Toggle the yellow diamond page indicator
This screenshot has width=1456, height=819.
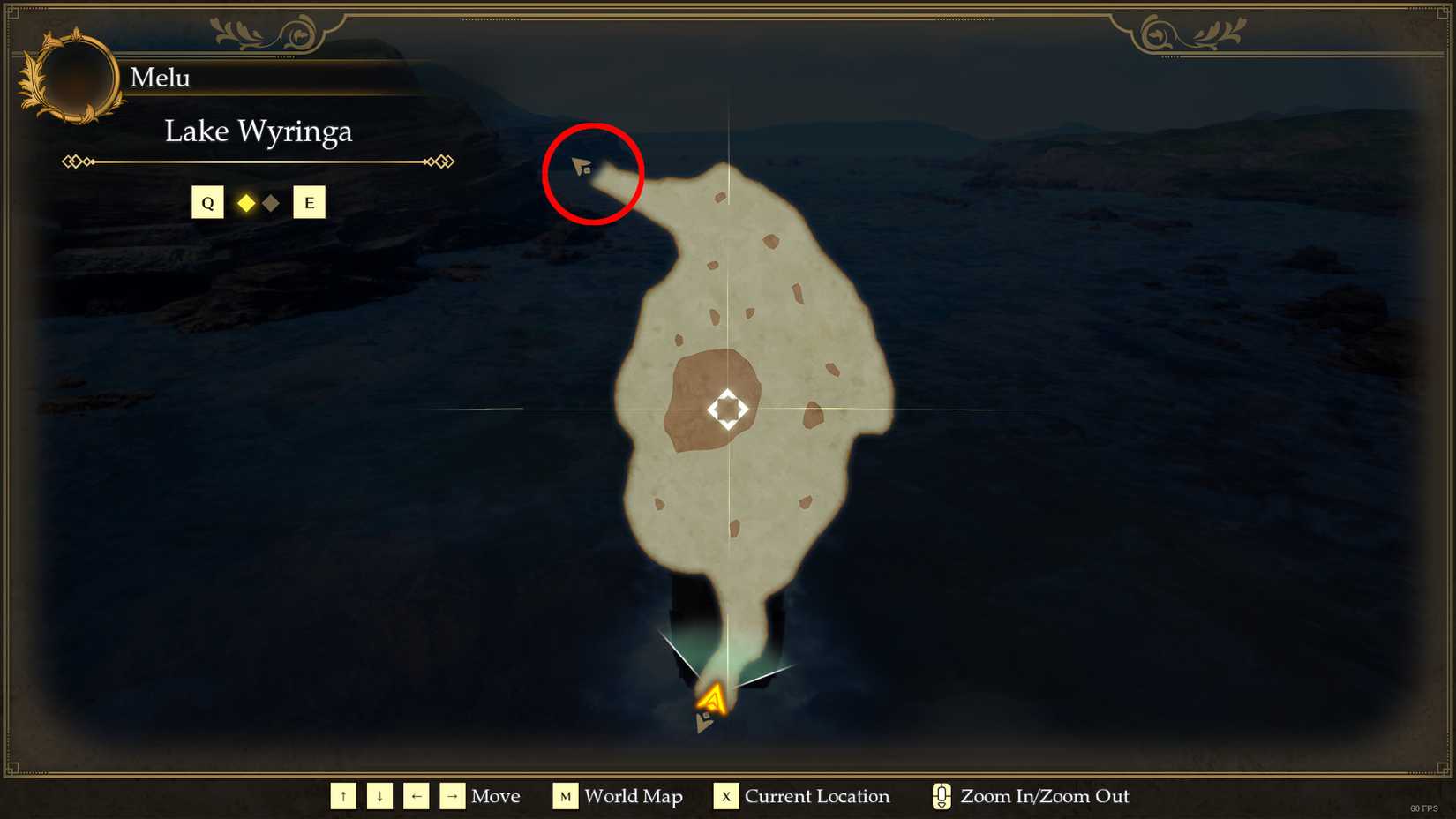point(246,202)
